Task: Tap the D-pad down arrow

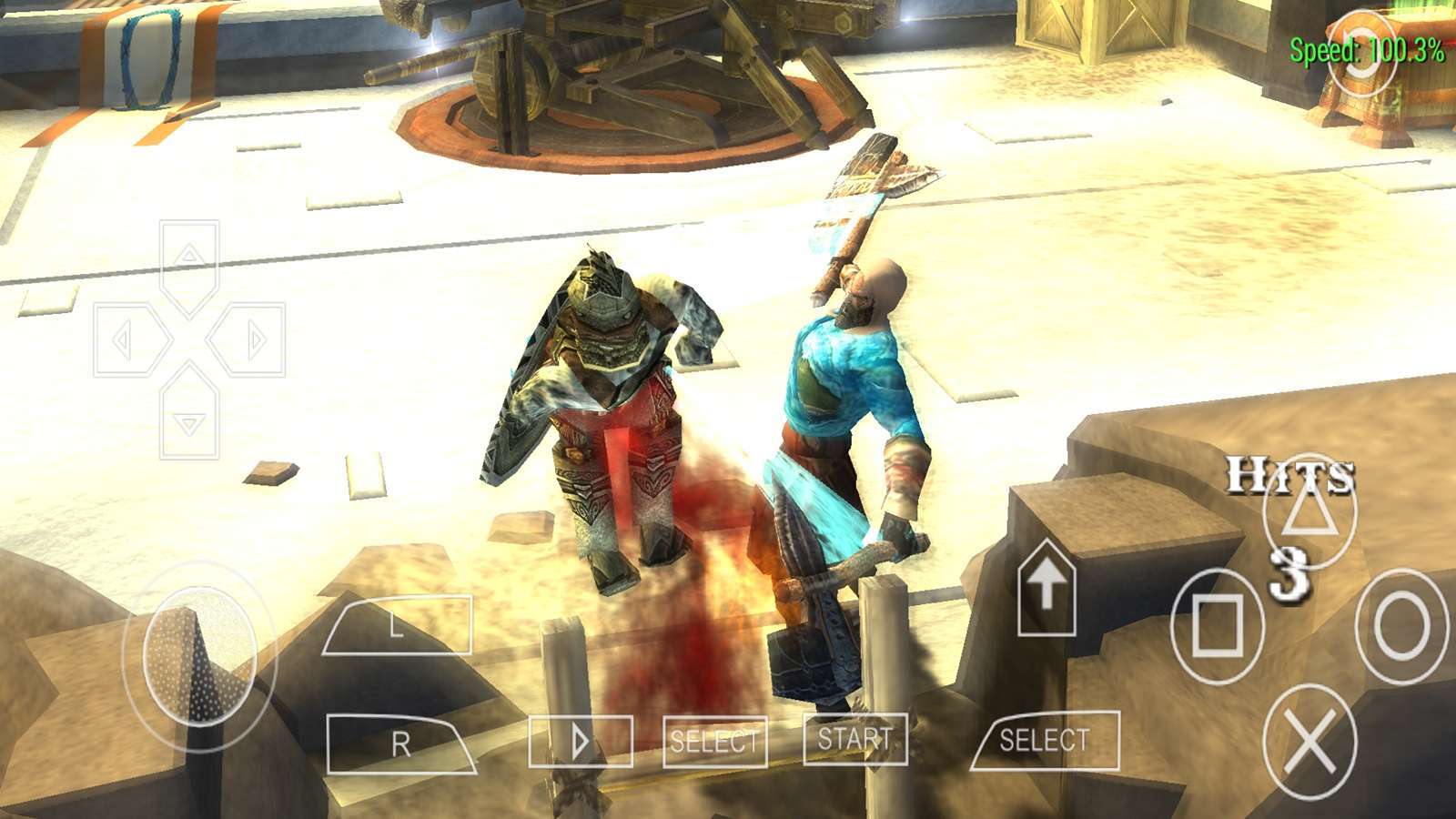Action: pyautogui.click(x=189, y=419)
